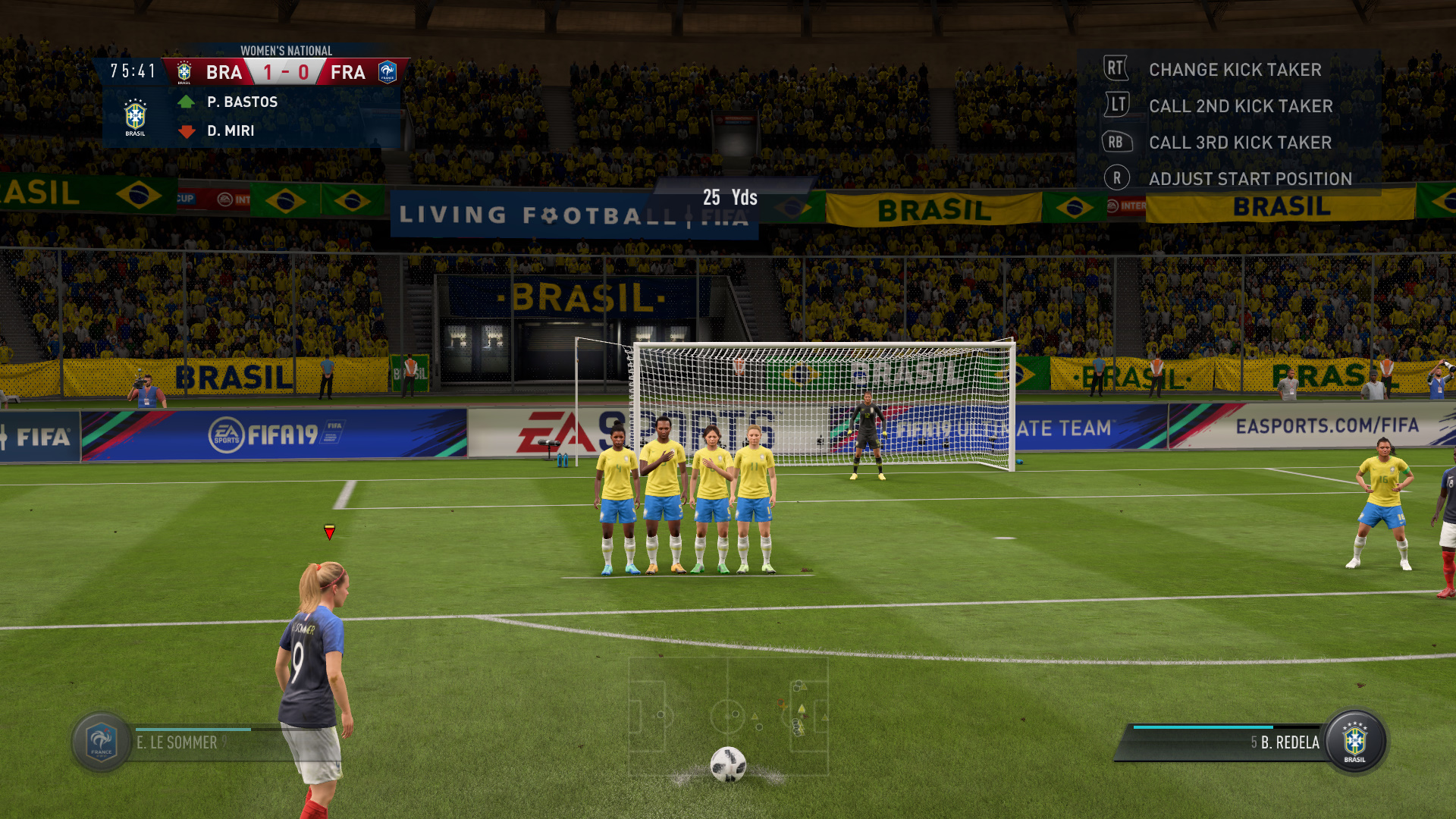Screen dimensions: 1456x819
Task: Click the France crest beside E. Le Sommer
Action: click(x=102, y=742)
